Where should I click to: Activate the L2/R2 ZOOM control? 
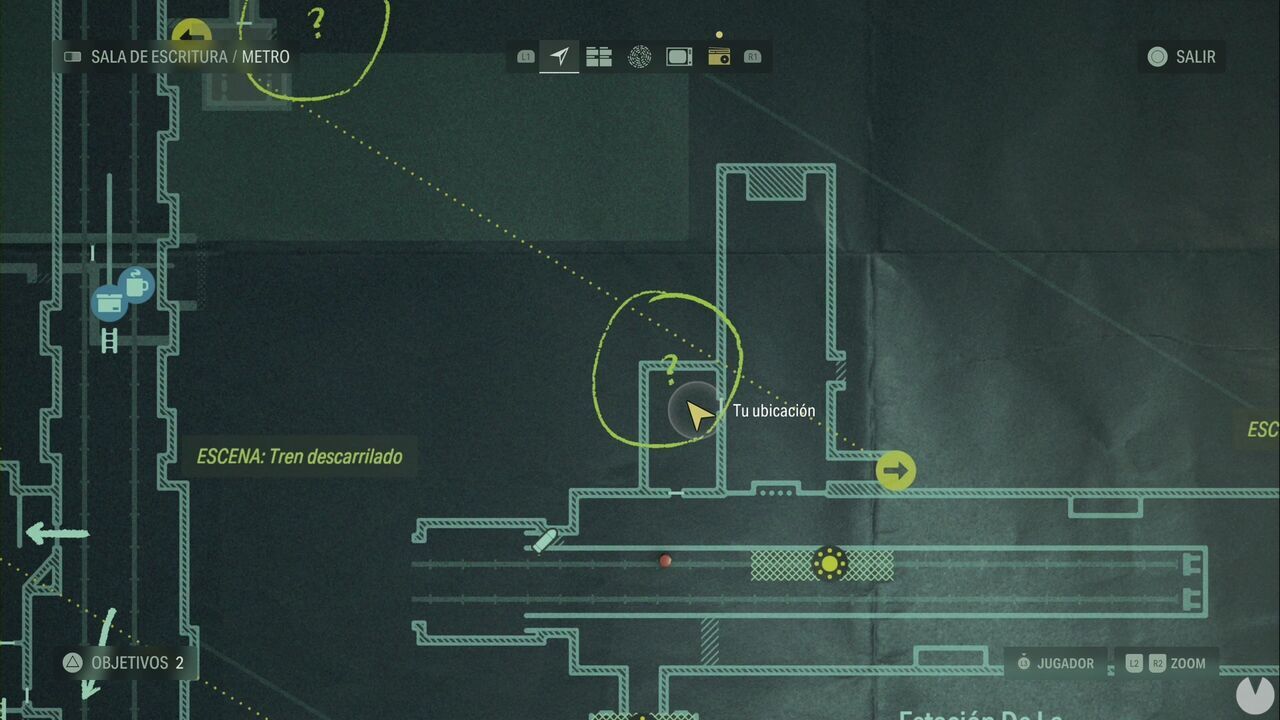point(1165,663)
